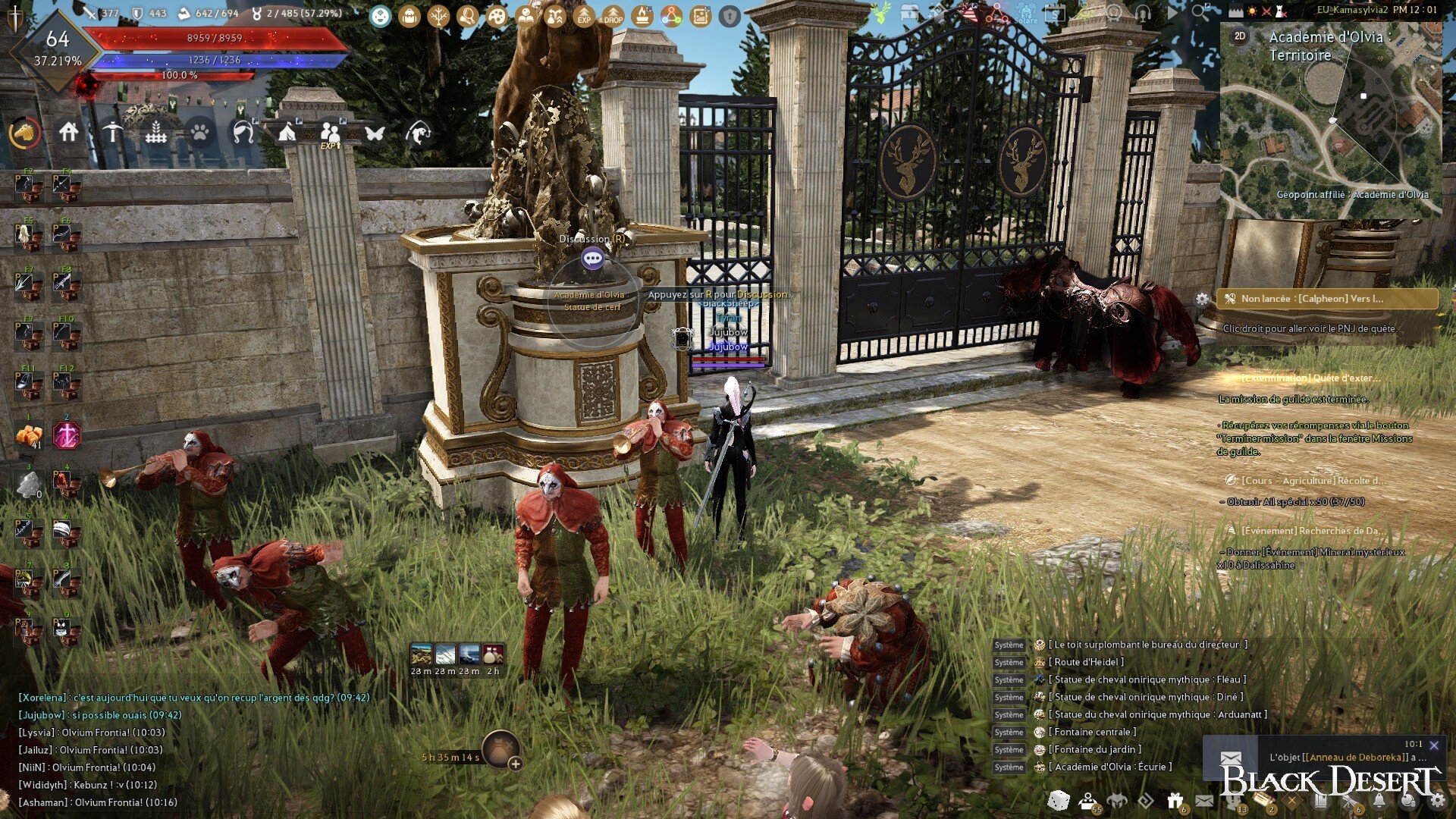Open the magnifying glass search icon

(x=1199, y=12)
